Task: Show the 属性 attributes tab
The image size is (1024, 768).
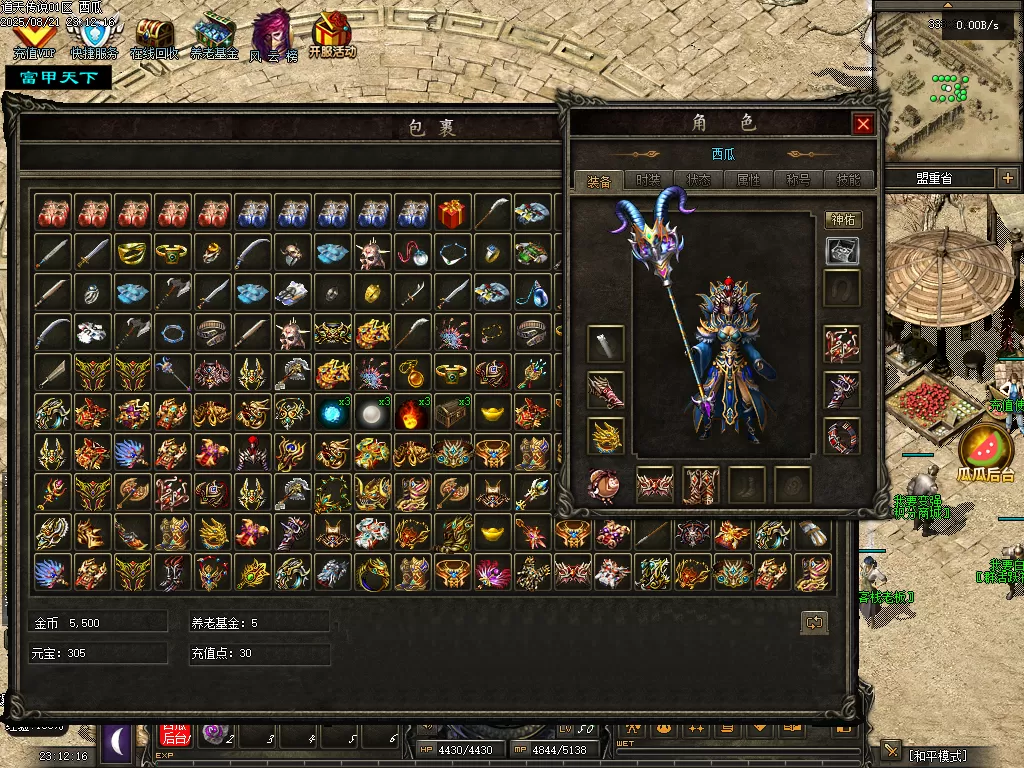Action: coord(748,180)
